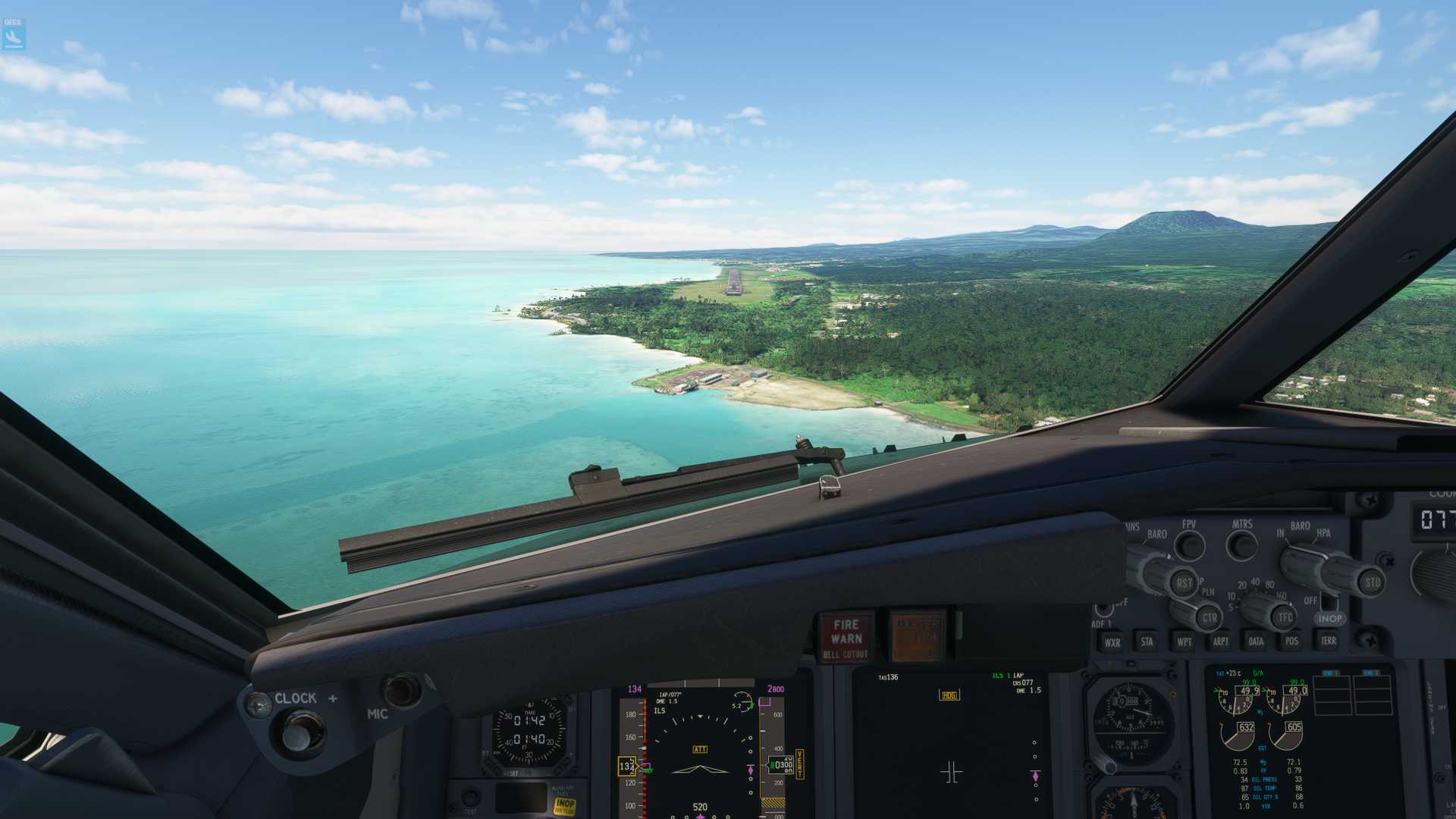Toggle the STA stations map button
This screenshot has width=1456, height=819.
[1147, 642]
